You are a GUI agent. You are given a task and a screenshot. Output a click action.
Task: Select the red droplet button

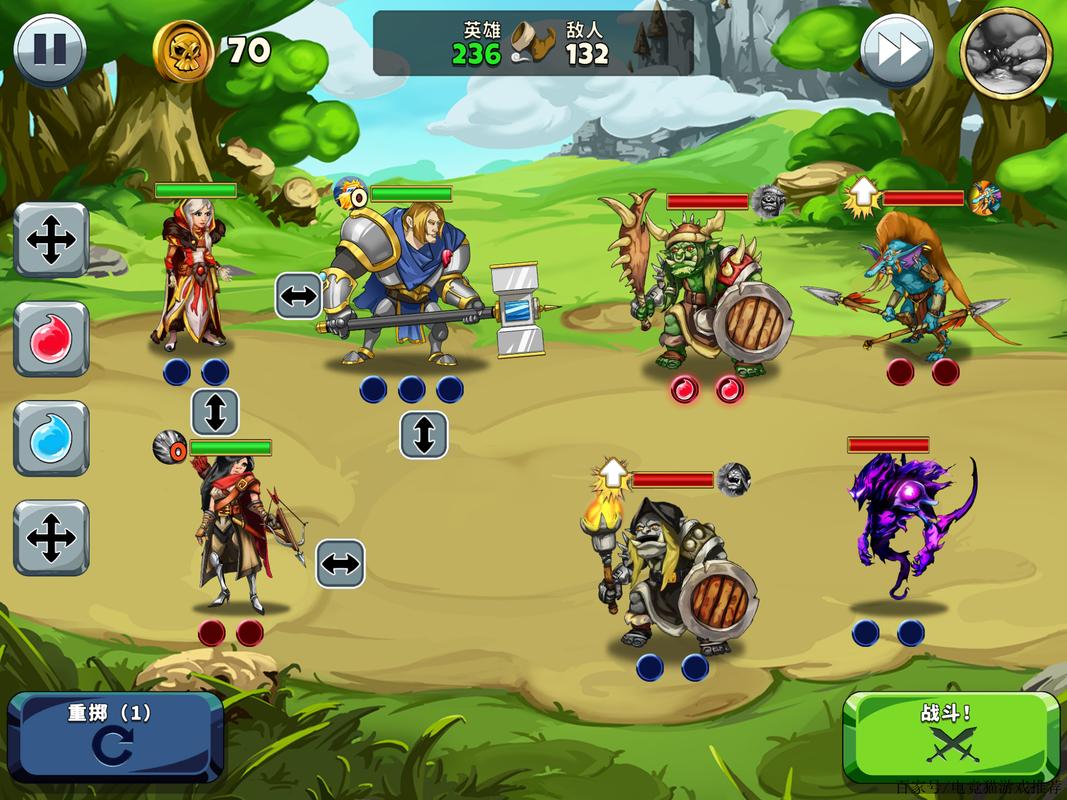pyautogui.click(x=51, y=339)
